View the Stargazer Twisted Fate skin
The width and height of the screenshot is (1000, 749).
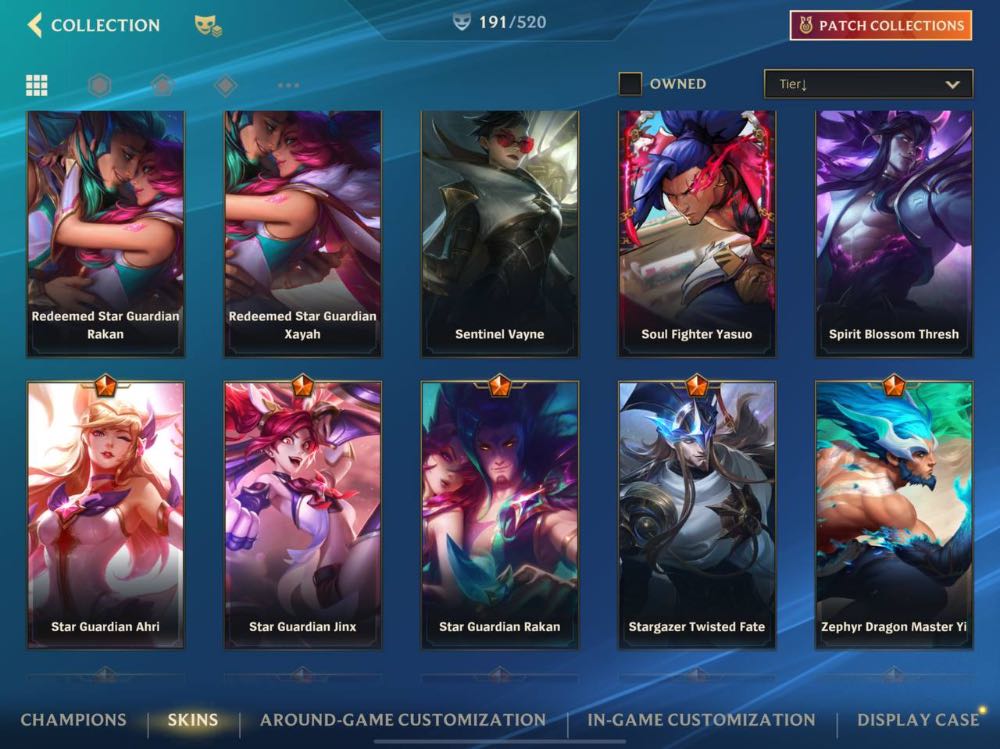click(697, 515)
